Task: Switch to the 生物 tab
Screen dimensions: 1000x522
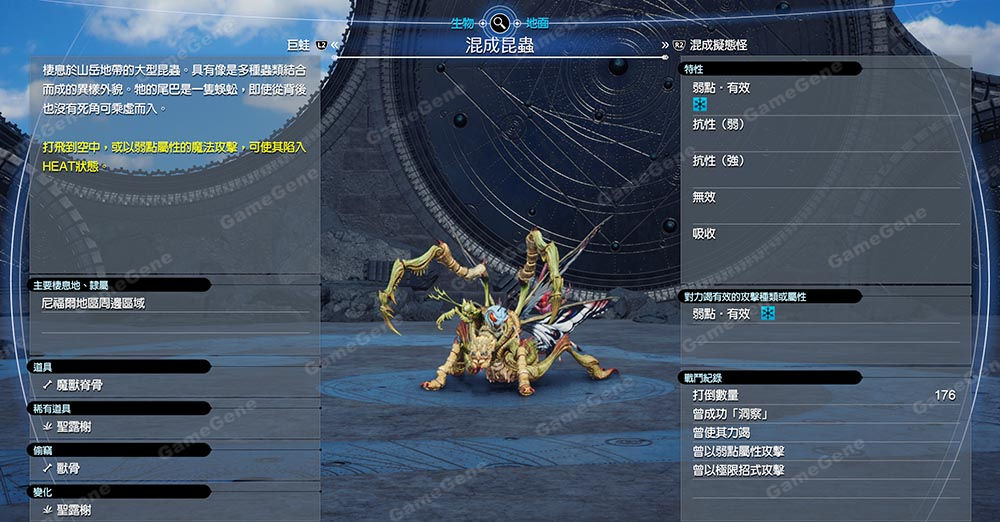Action: 461,21
